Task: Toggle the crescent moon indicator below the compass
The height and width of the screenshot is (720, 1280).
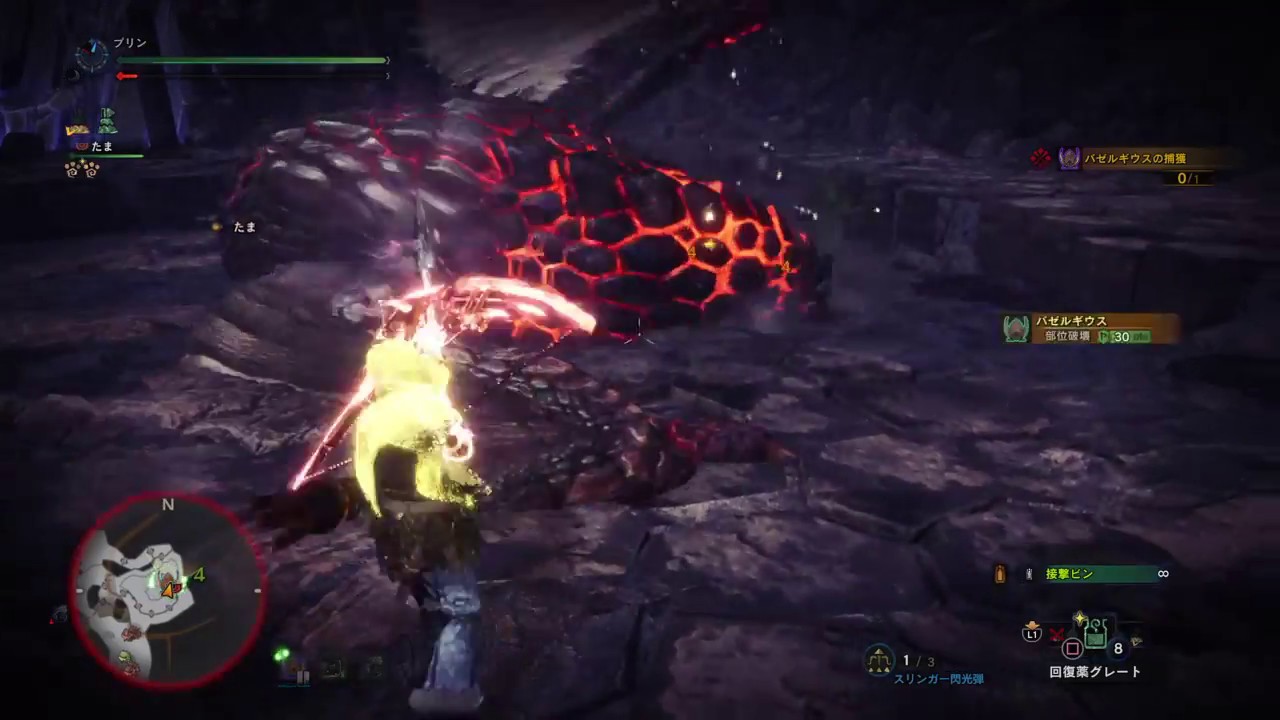Action: pos(74,76)
